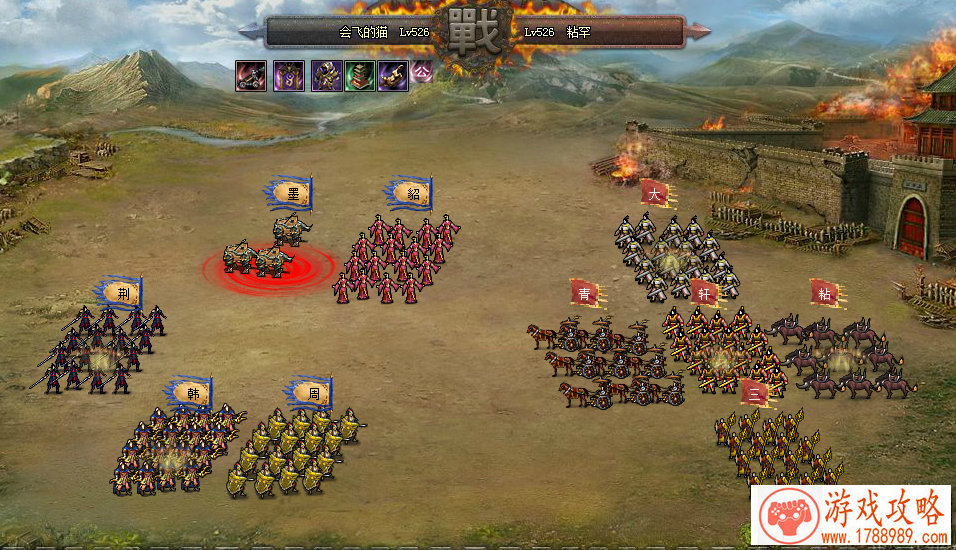Select the green pagoda tower icon

[x=360, y=76]
